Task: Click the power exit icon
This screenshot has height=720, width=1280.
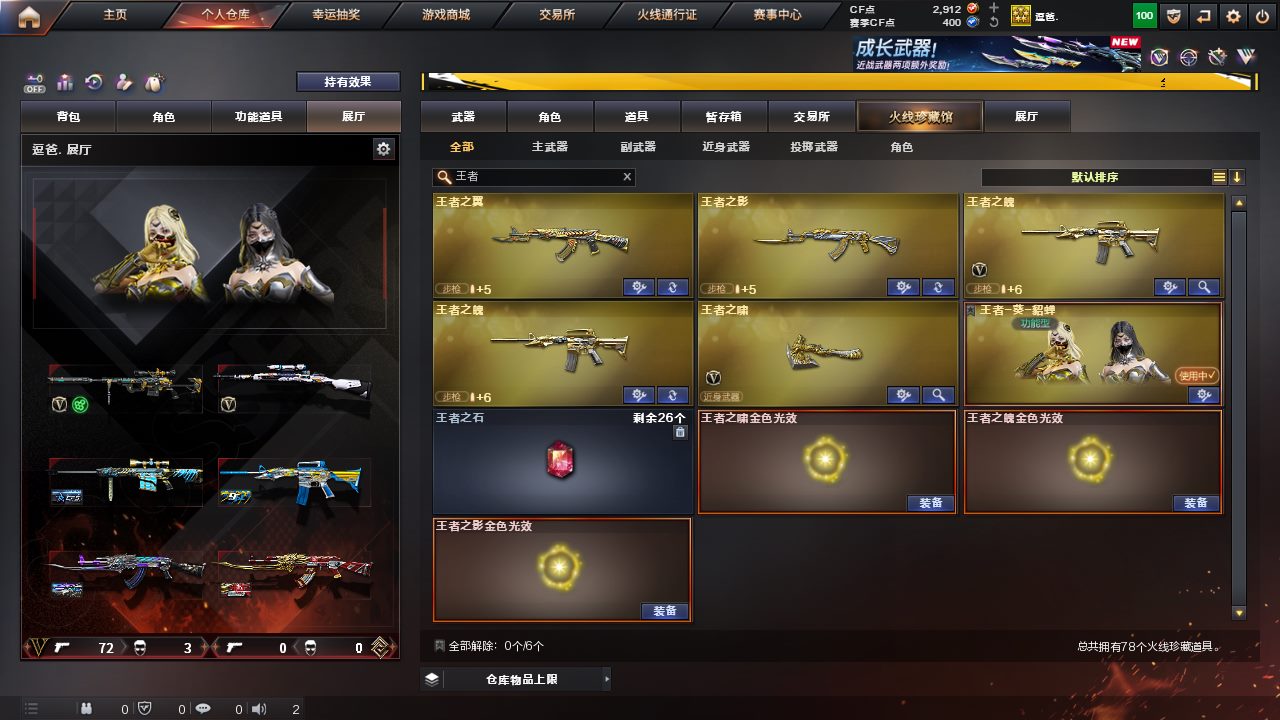Action: [x=1262, y=16]
